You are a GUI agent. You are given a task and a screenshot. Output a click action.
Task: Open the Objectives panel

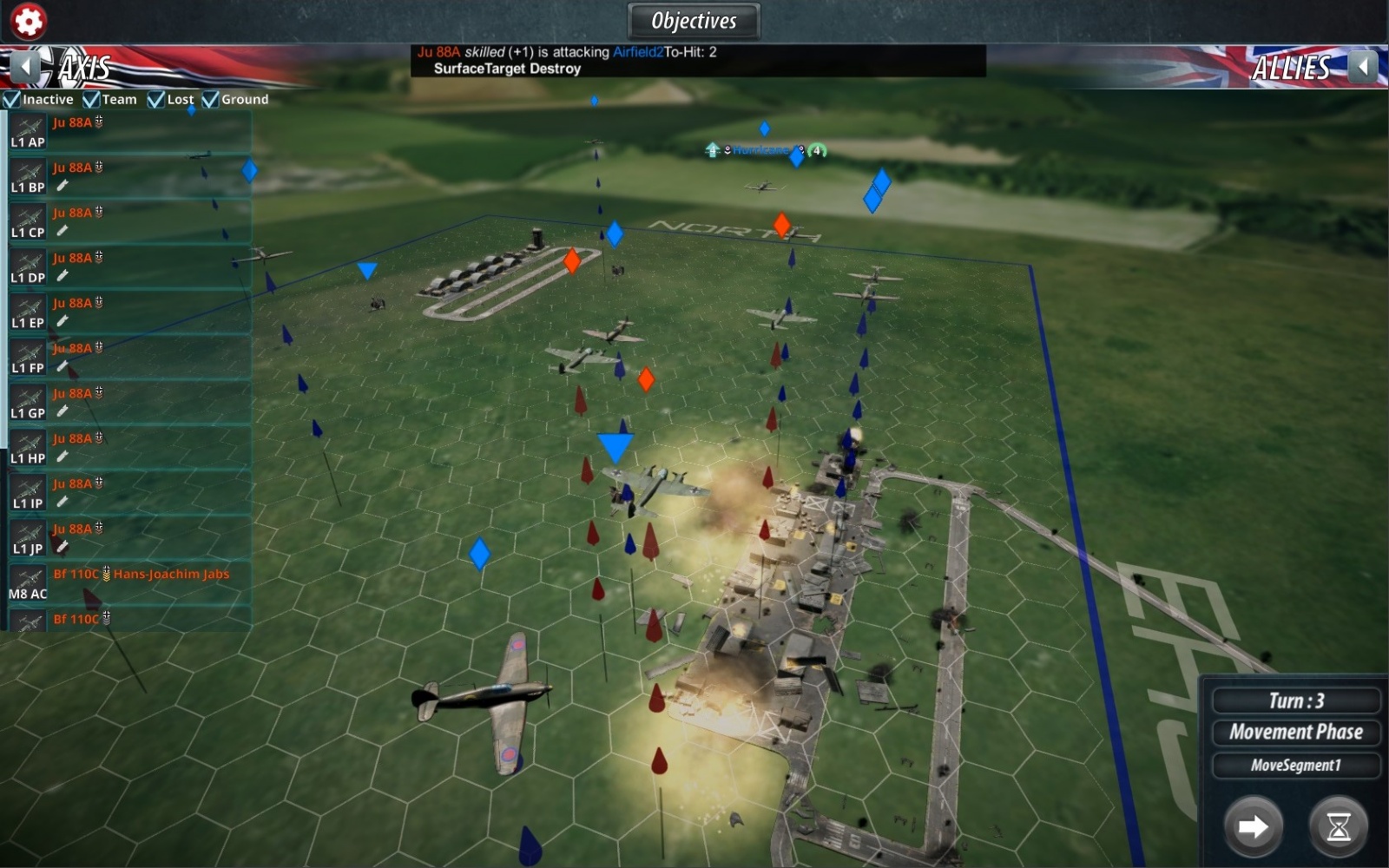pyautogui.click(x=694, y=21)
